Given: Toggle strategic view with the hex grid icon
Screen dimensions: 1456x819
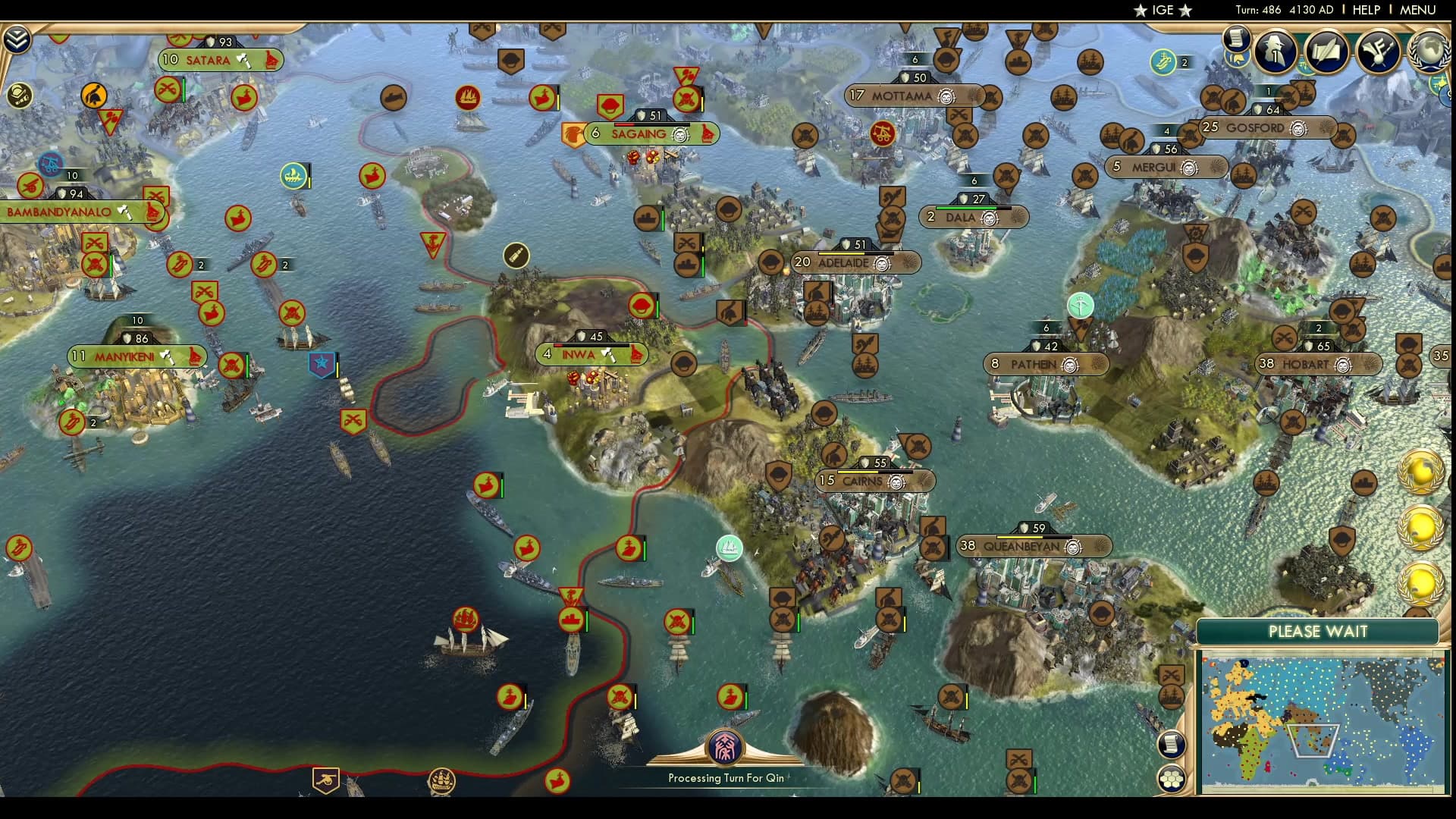Looking at the screenshot, I should point(1171,778).
